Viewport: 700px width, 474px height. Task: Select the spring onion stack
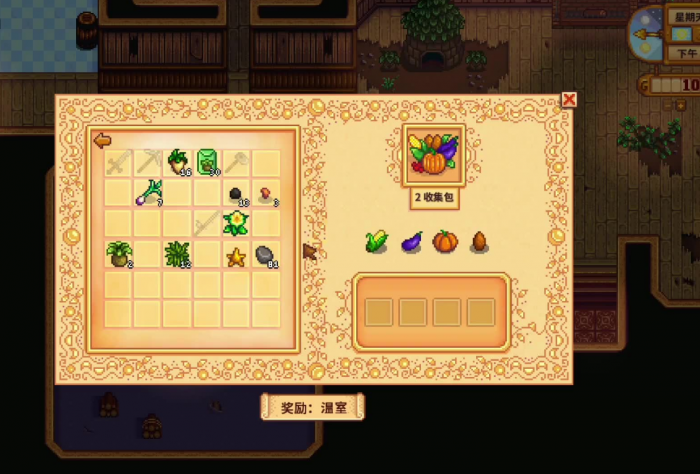point(150,191)
